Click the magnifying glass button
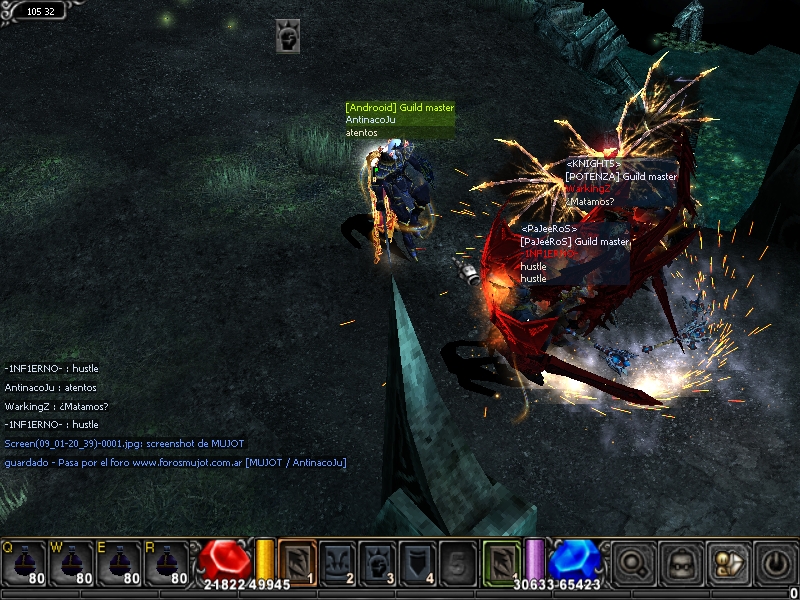Image resolution: width=800 pixels, height=600 pixels. pos(632,563)
